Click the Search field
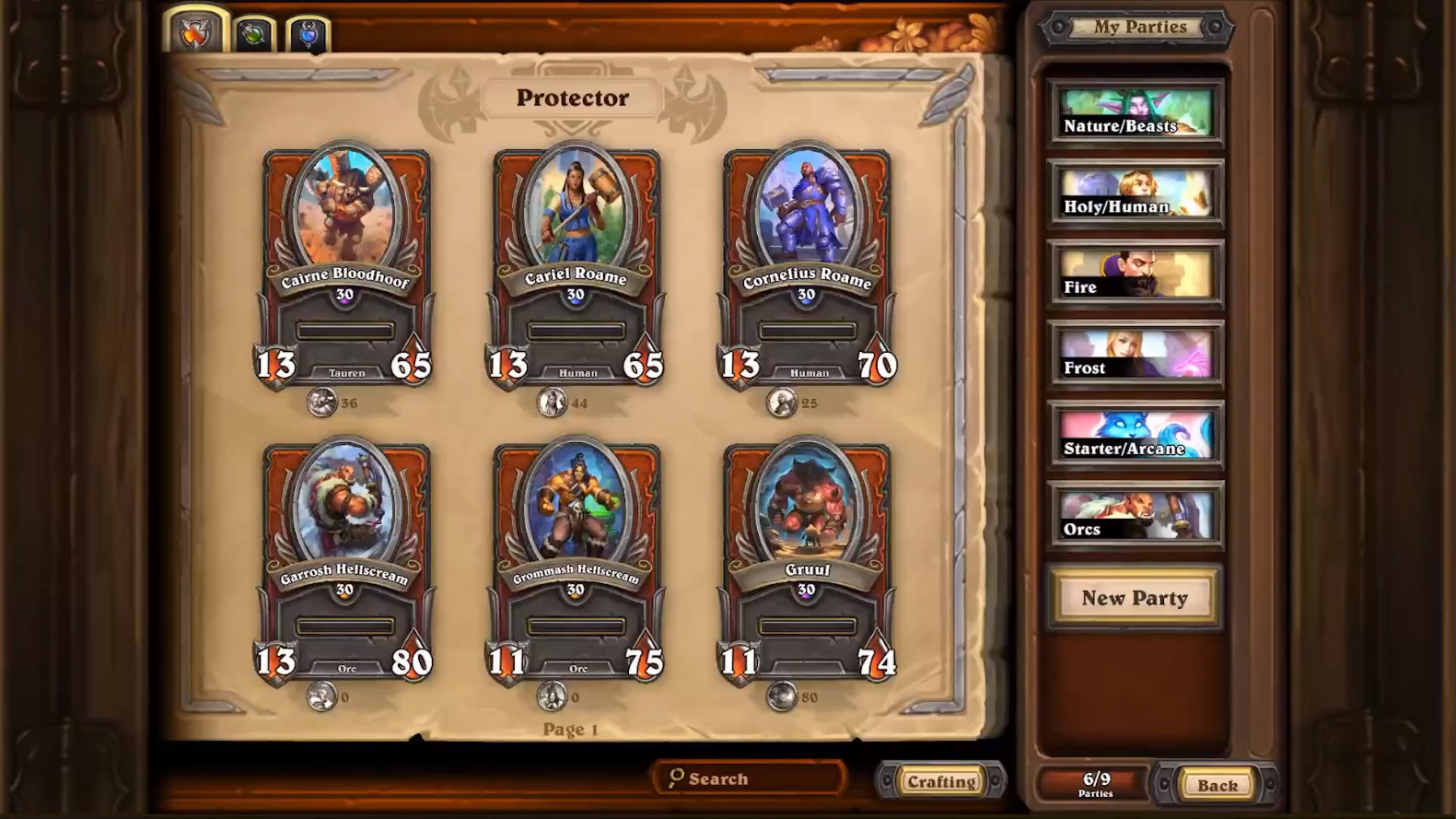 (x=748, y=778)
